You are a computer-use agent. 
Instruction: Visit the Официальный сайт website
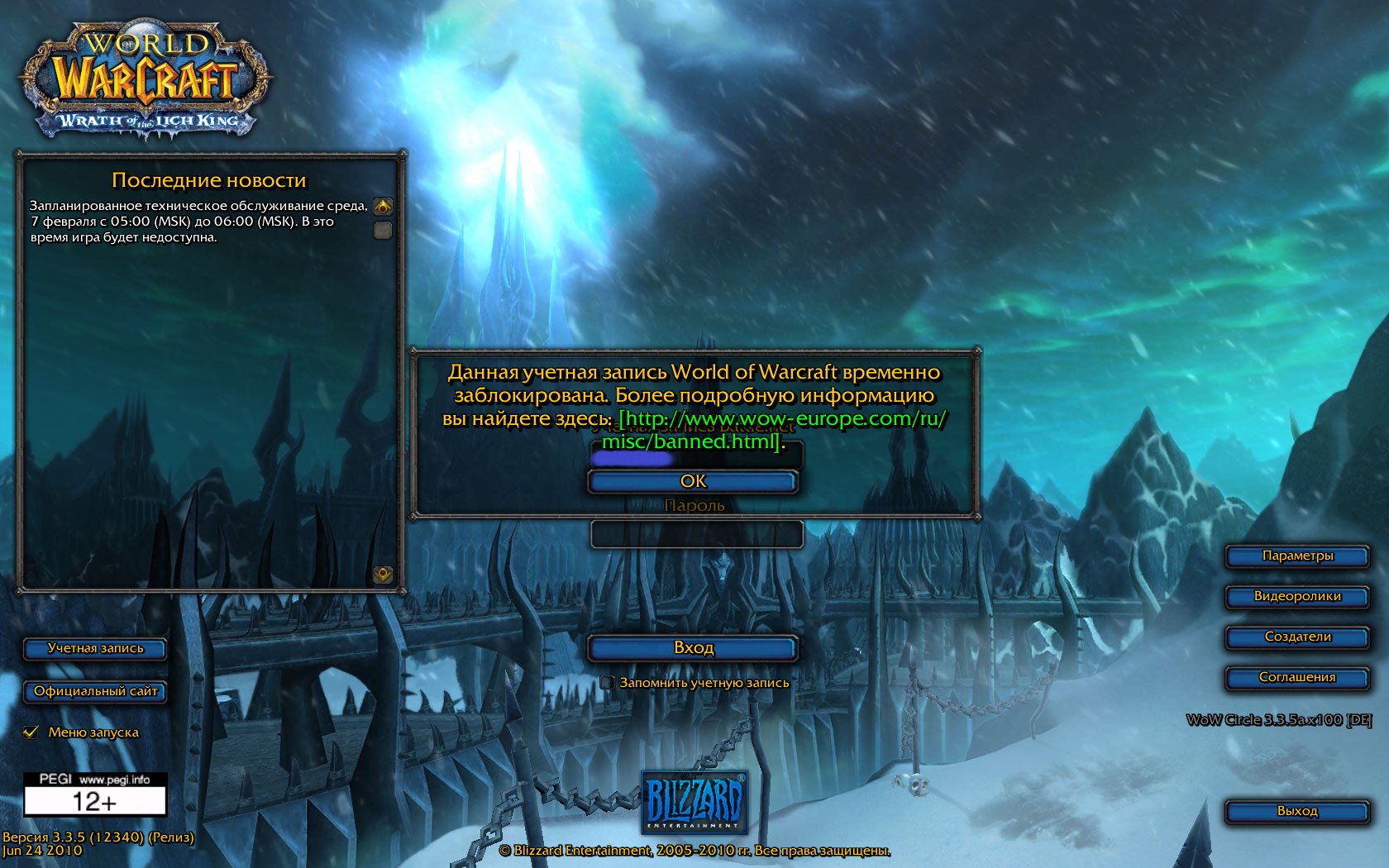click(95, 692)
